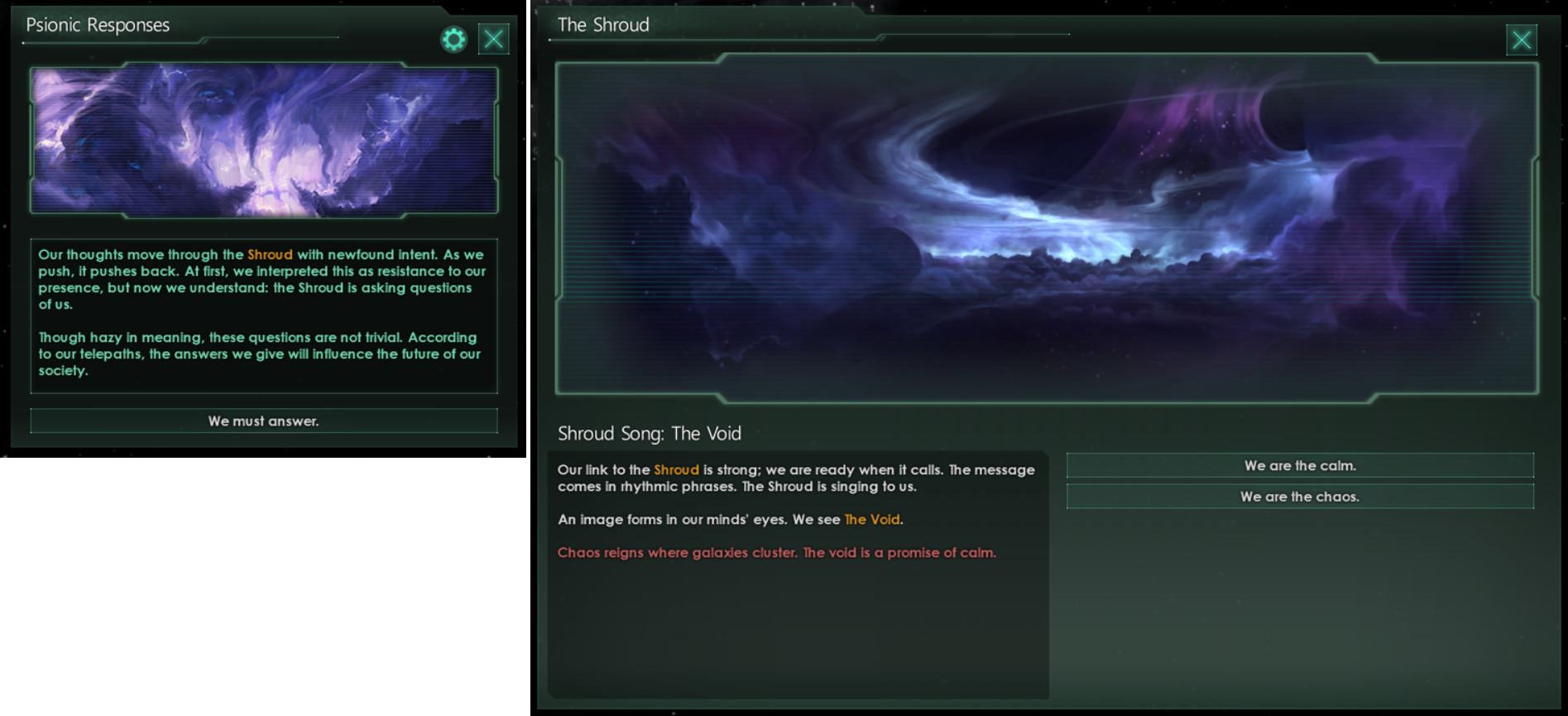Click the orange Shroud link in Psionic Responses
Viewport: 1568px width, 716px height.
coord(271,254)
